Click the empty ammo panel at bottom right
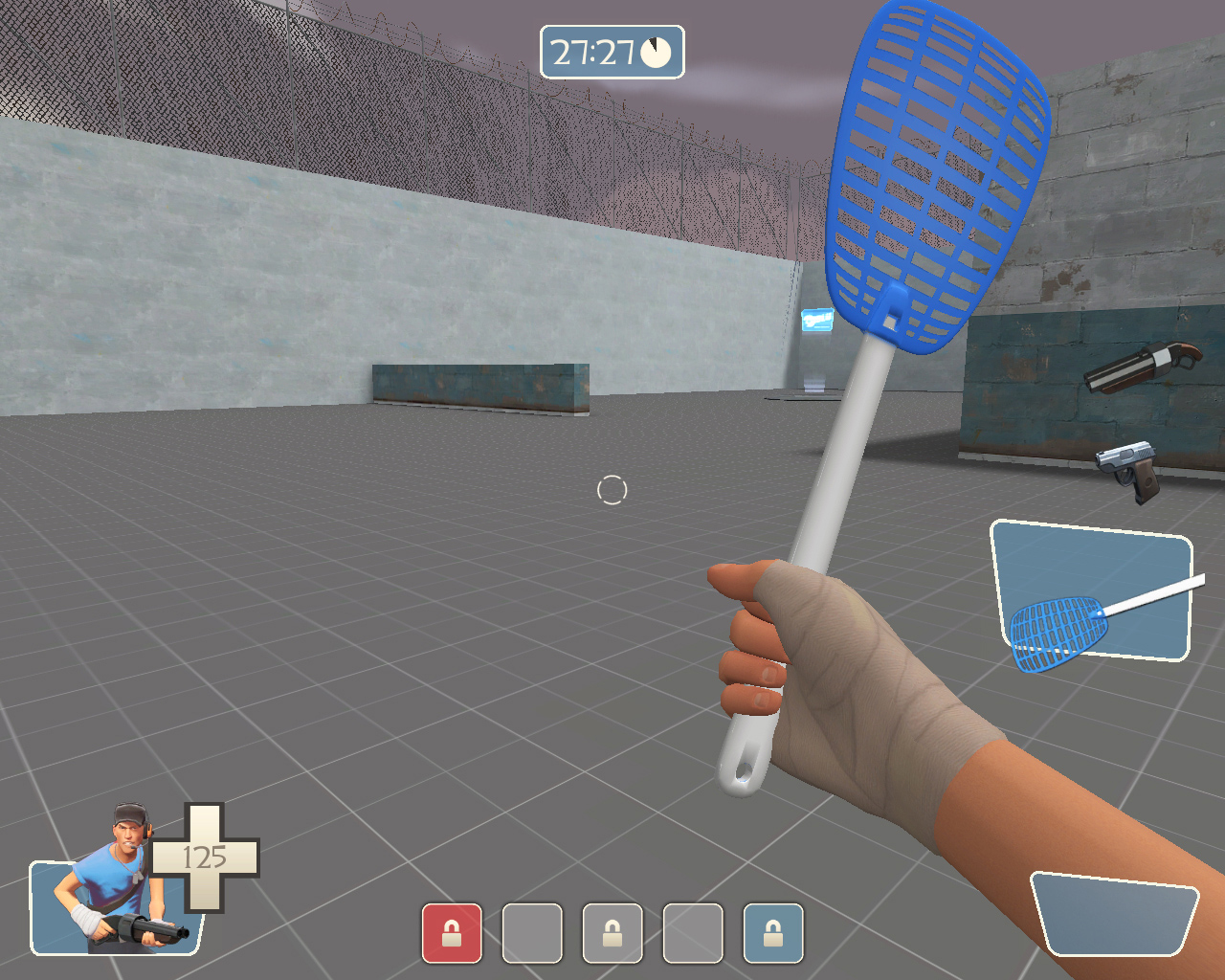 (x=1115, y=914)
